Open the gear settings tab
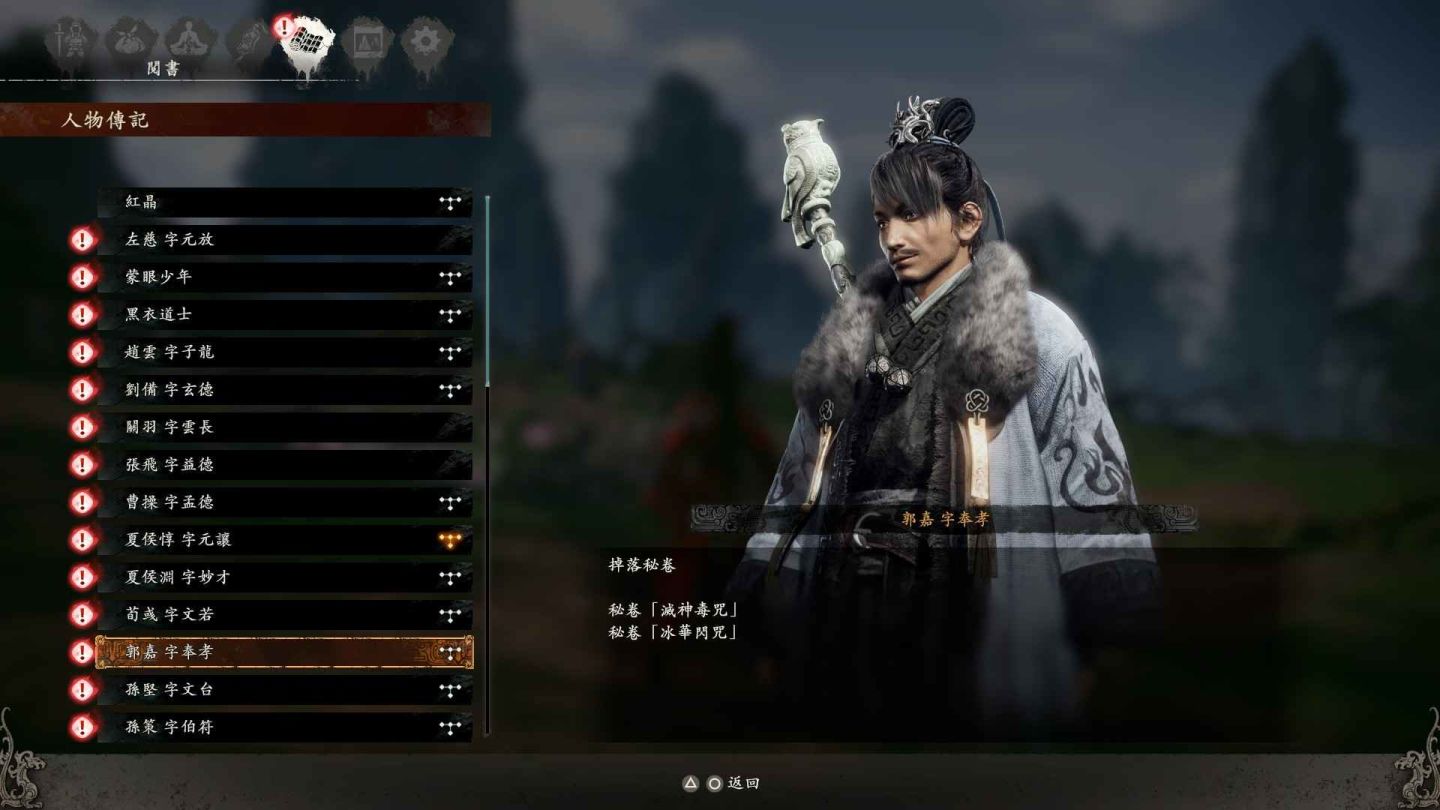 click(426, 42)
